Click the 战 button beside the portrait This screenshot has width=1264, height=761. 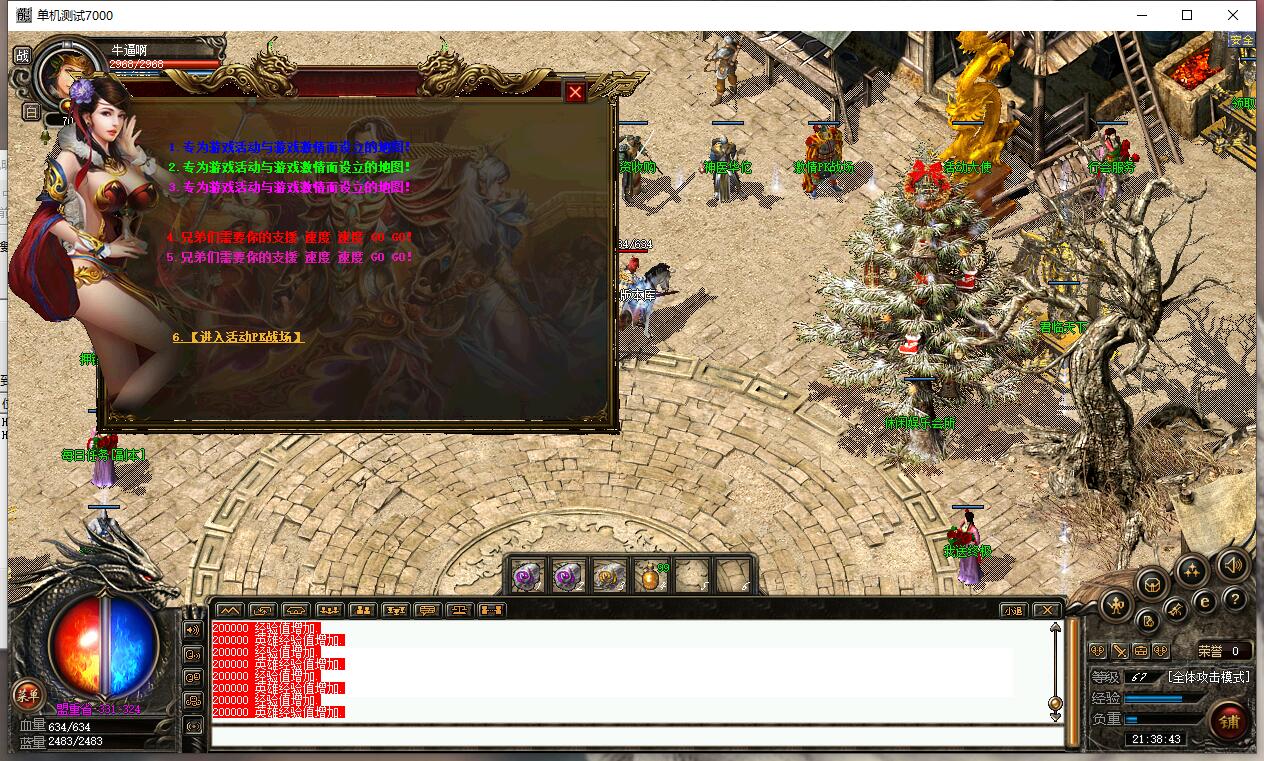pyautogui.click(x=22, y=55)
